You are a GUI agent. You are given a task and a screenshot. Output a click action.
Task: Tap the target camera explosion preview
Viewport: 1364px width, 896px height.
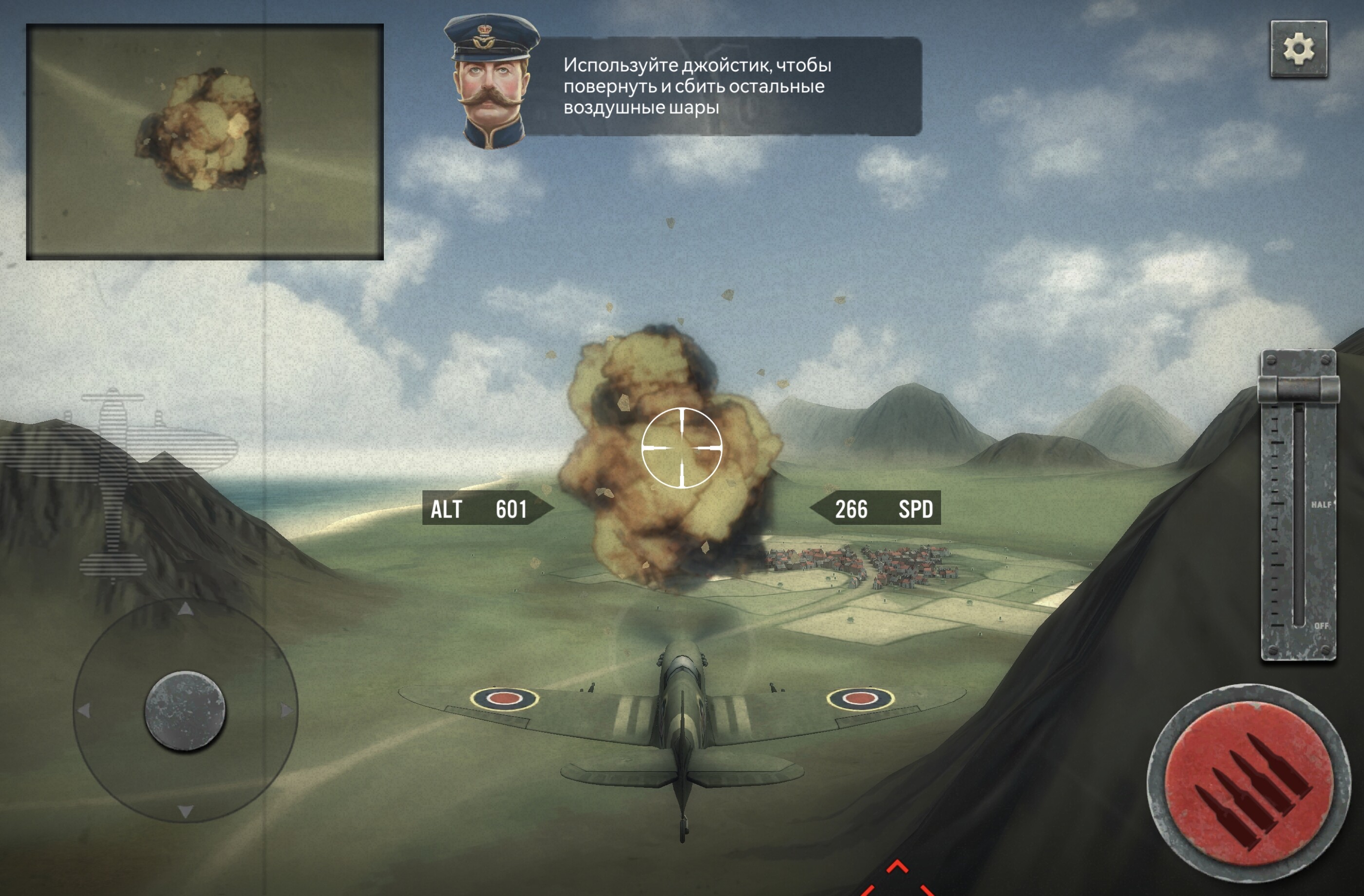[205, 142]
